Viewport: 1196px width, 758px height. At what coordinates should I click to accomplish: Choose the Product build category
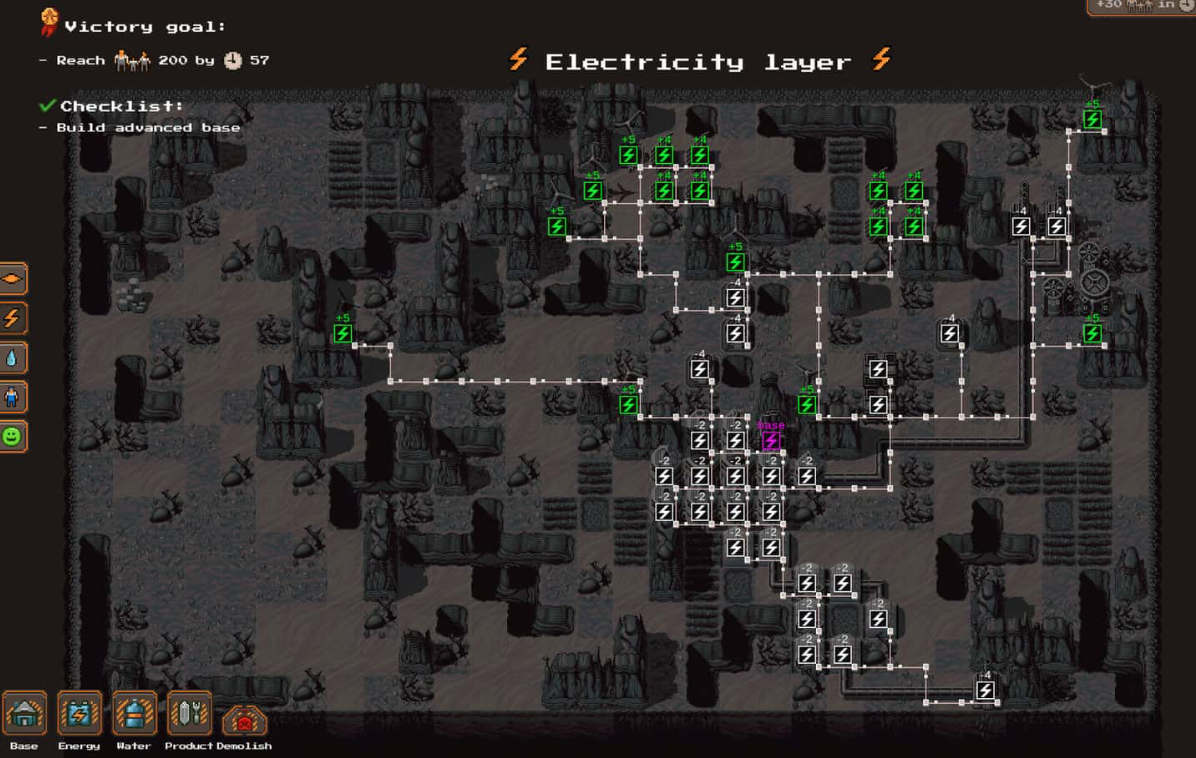pos(189,715)
